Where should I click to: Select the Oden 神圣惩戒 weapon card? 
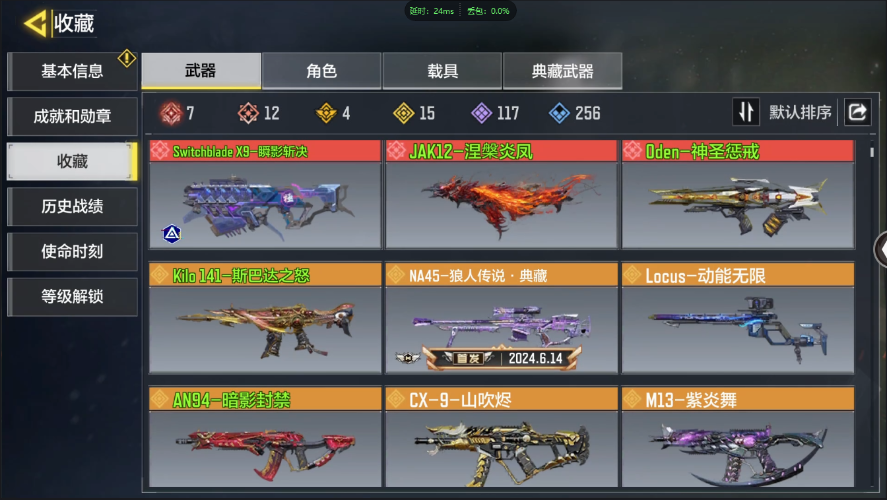pos(737,195)
